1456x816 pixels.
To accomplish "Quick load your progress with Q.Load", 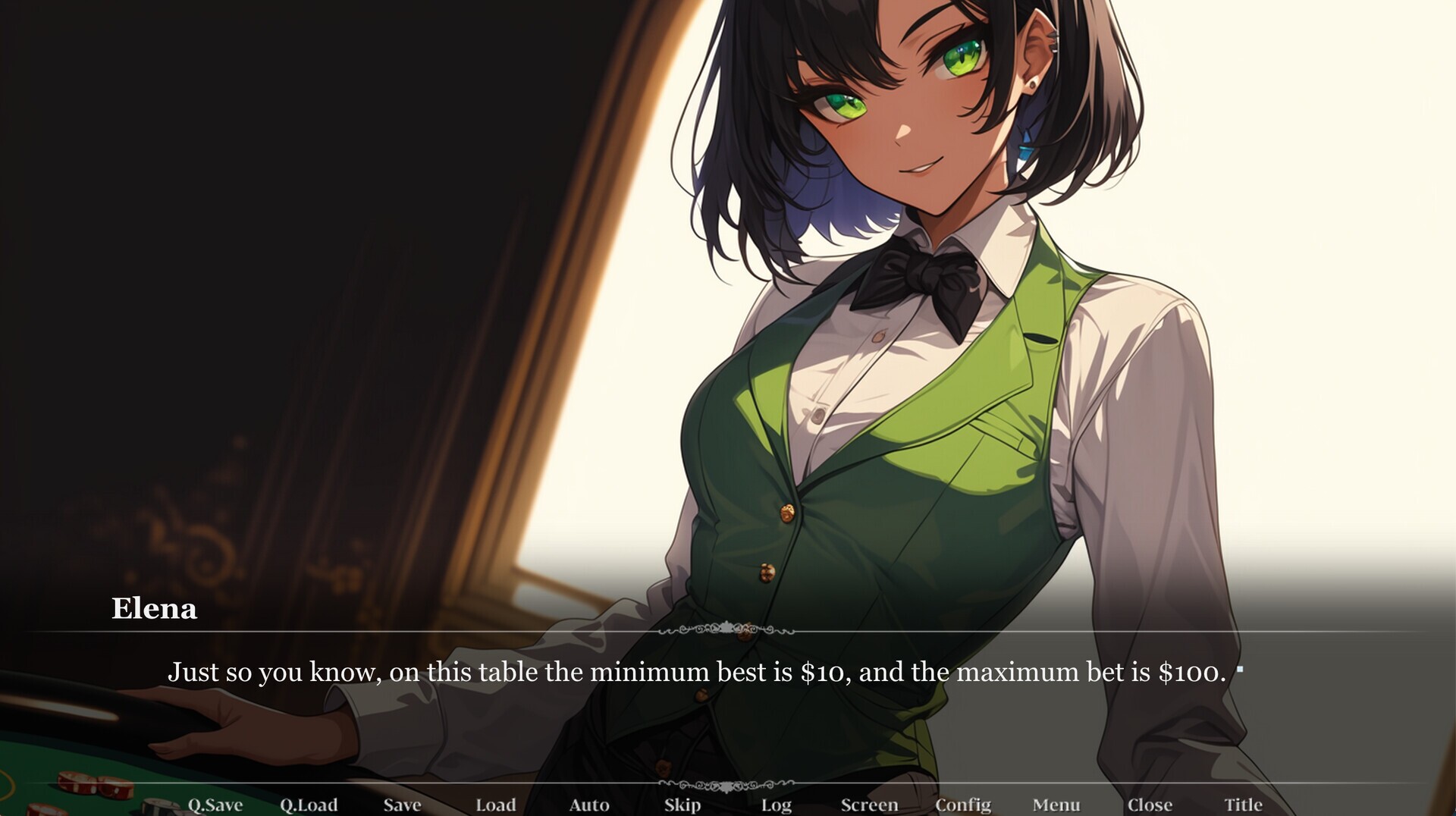I will pyautogui.click(x=309, y=805).
